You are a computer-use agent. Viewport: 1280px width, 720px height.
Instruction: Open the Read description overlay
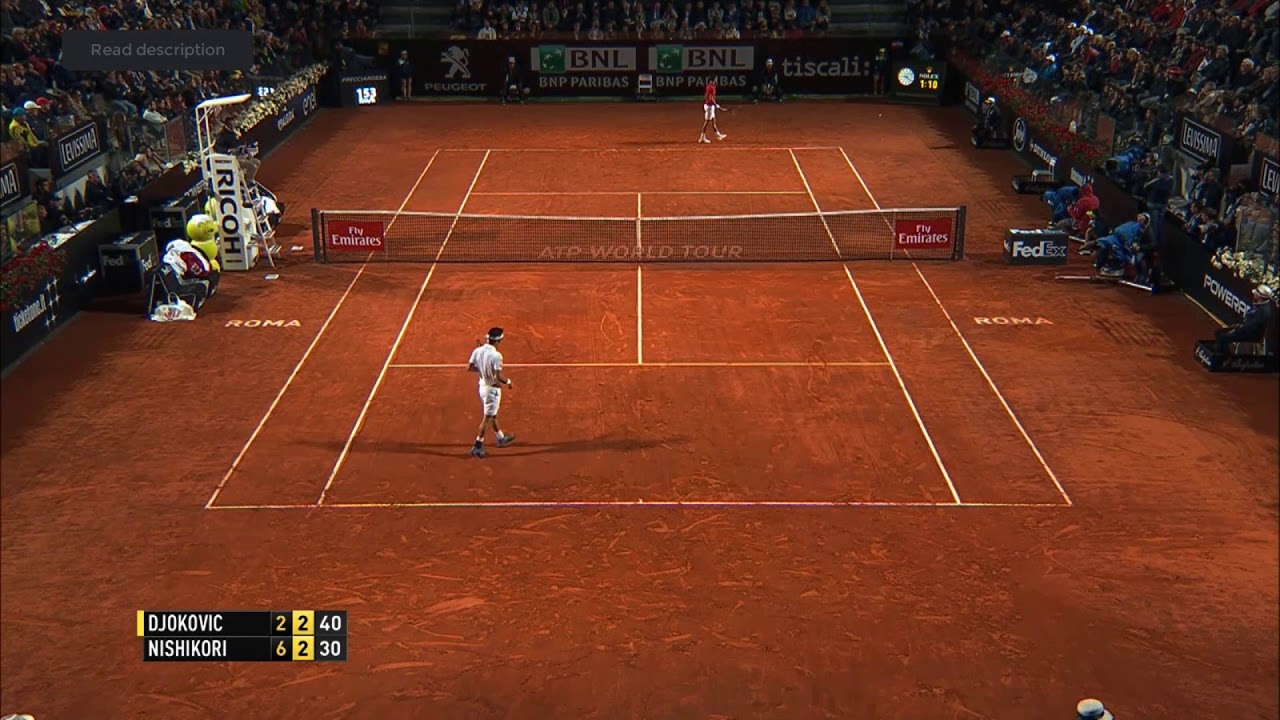pos(157,50)
